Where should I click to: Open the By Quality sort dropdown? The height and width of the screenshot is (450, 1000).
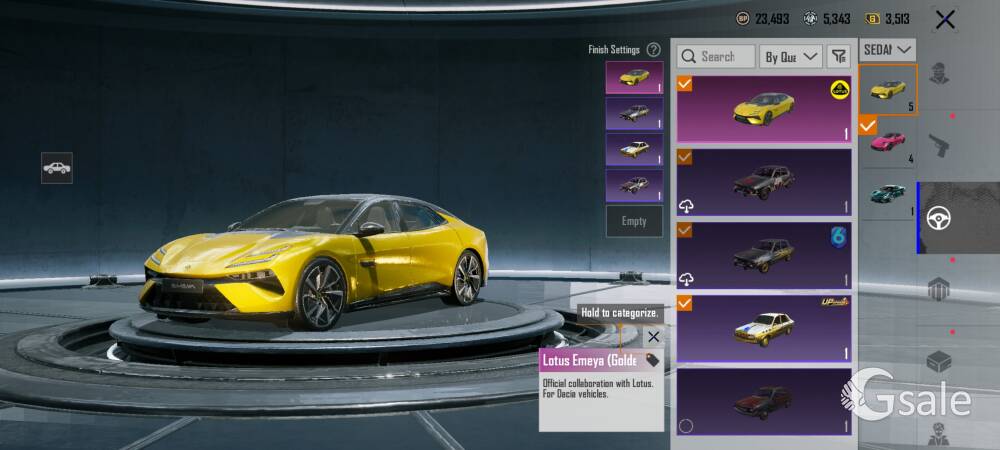(790, 57)
